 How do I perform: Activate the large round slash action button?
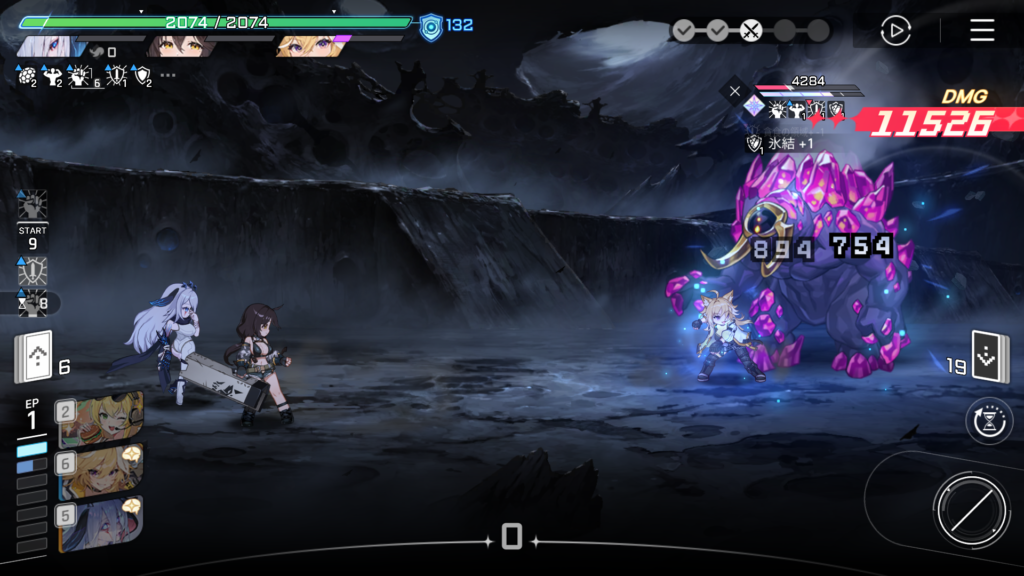(x=970, y=510)
